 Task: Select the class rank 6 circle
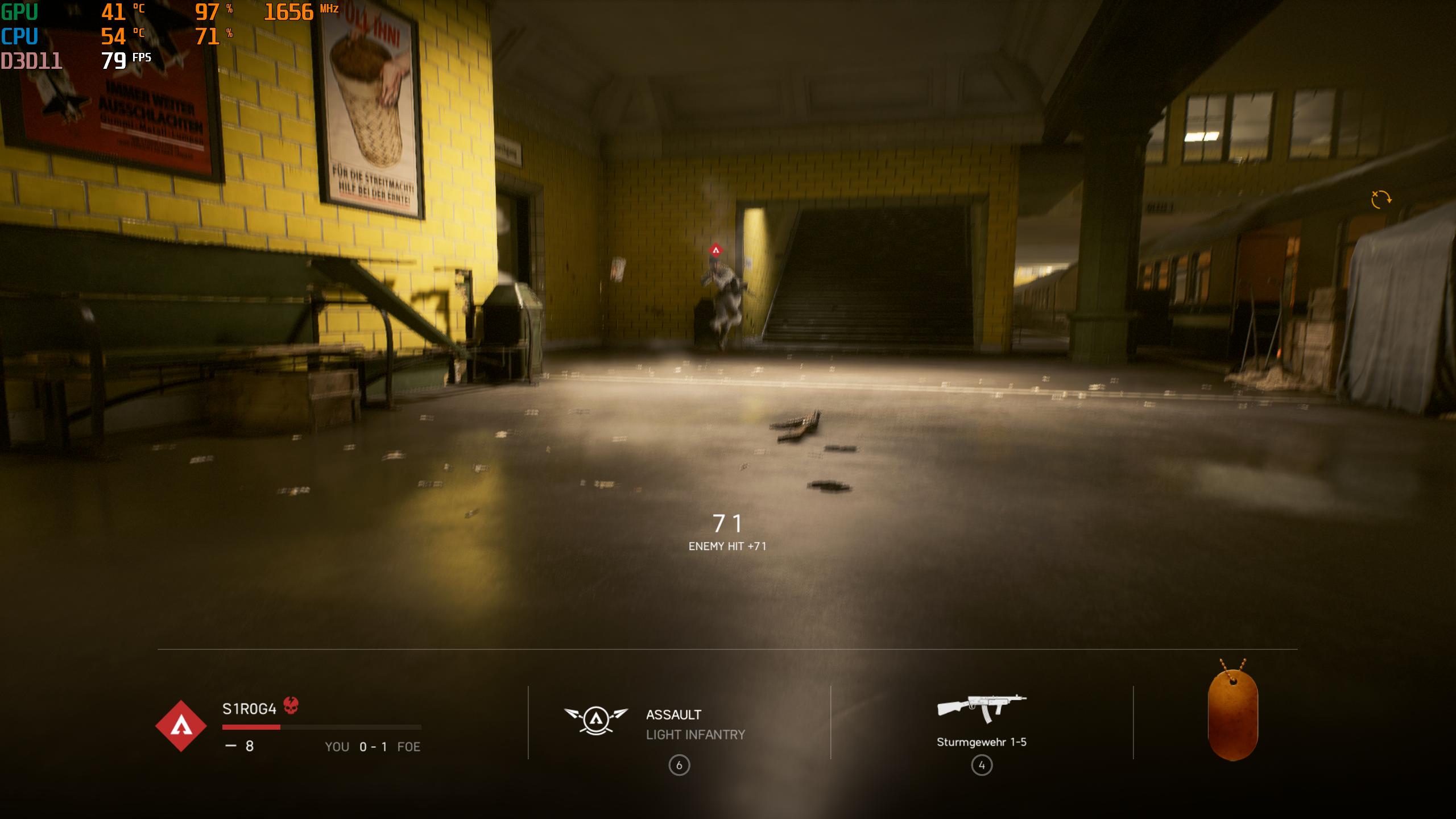(x=679, y=766)
